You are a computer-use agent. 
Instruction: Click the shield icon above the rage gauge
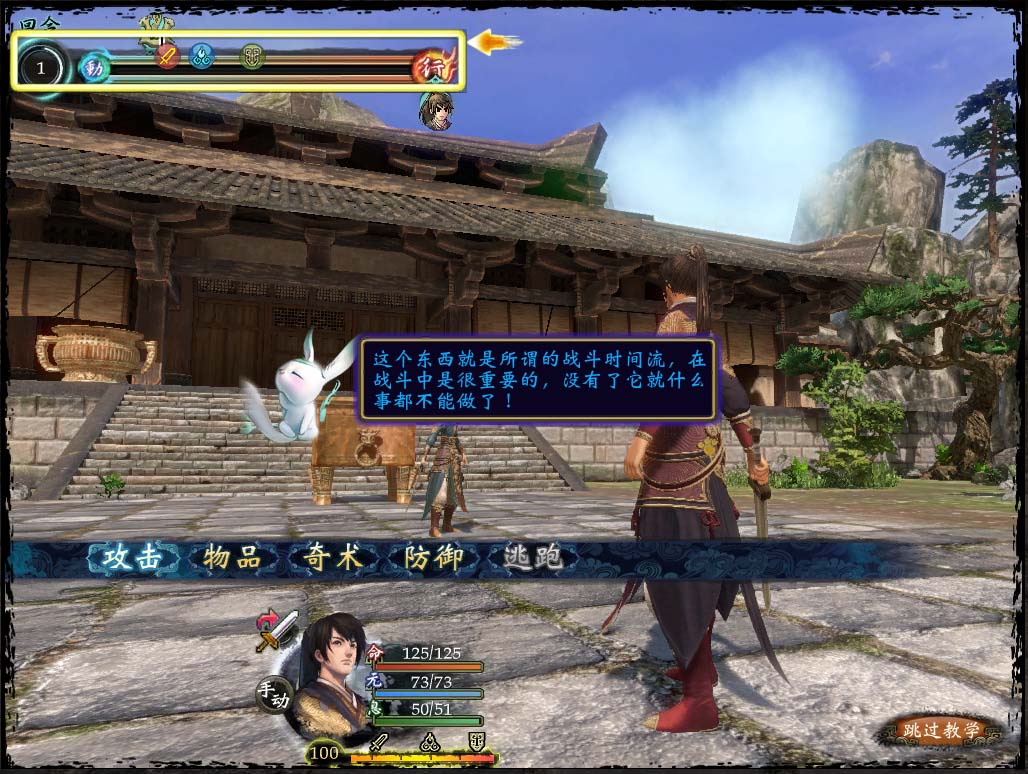[x=476, y=742]
